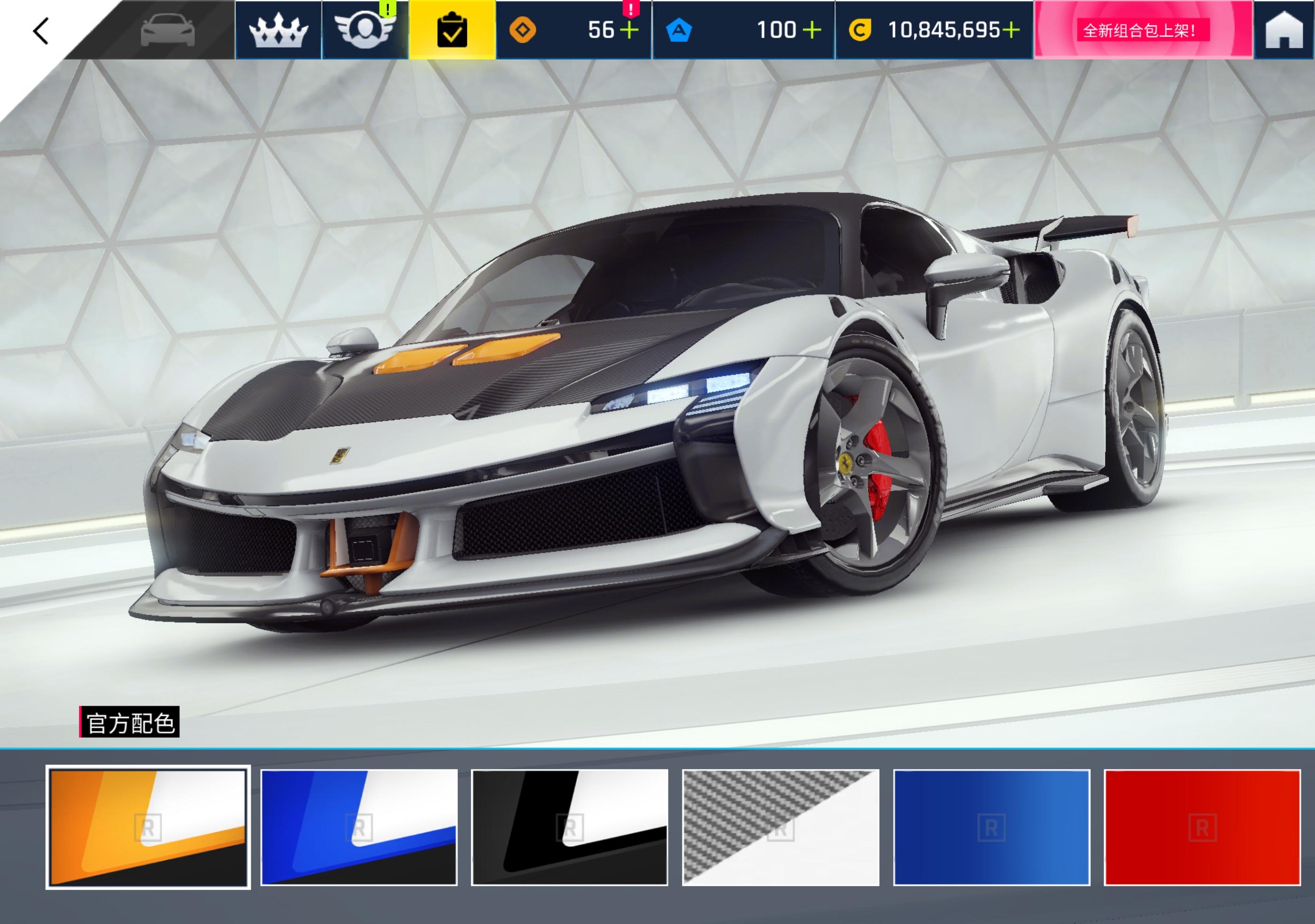Open the garage car icon

pyautogui.click(x=167, y=31)
